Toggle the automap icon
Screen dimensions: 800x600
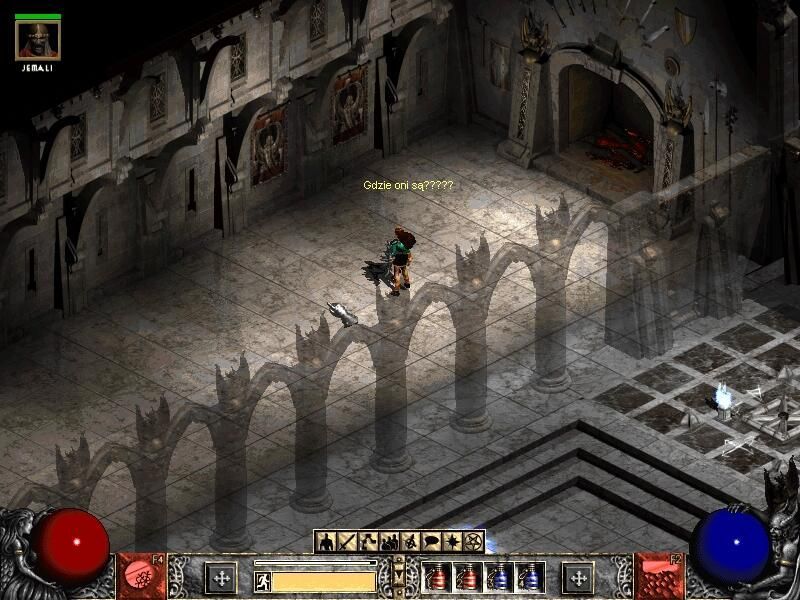410,542
